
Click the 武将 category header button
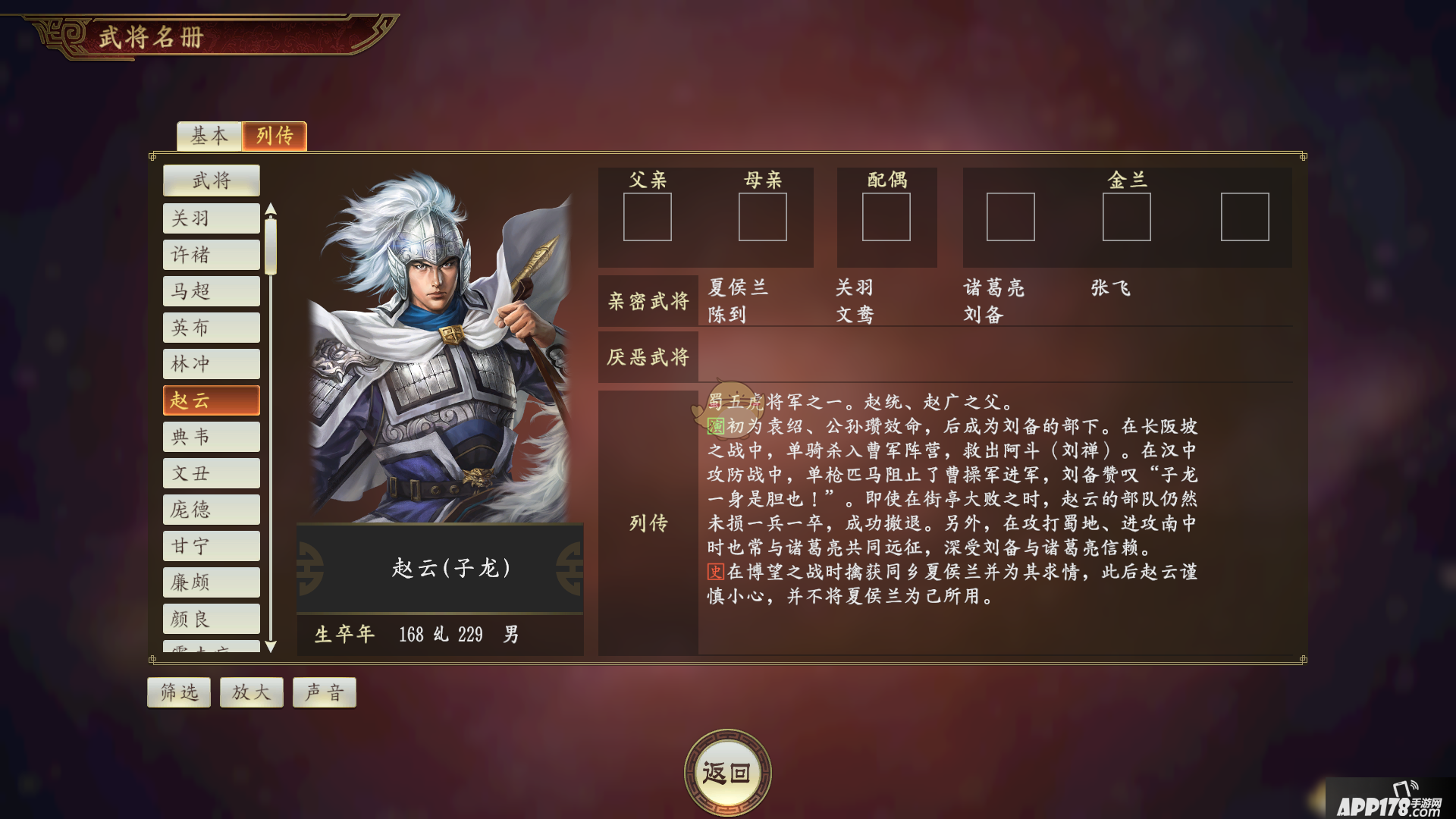tap(211, 180)
